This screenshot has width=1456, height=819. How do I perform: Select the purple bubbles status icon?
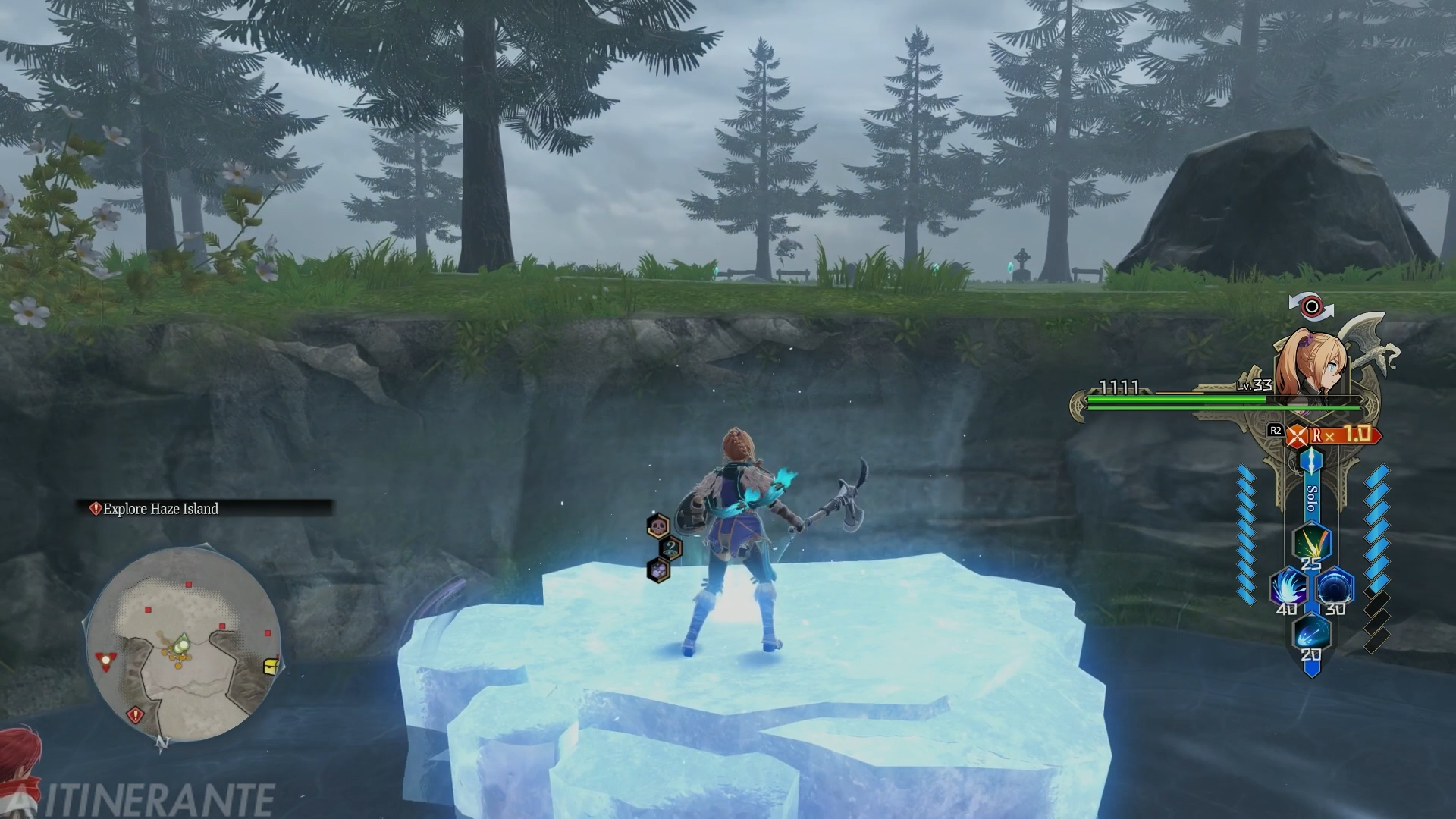(658, 570)
